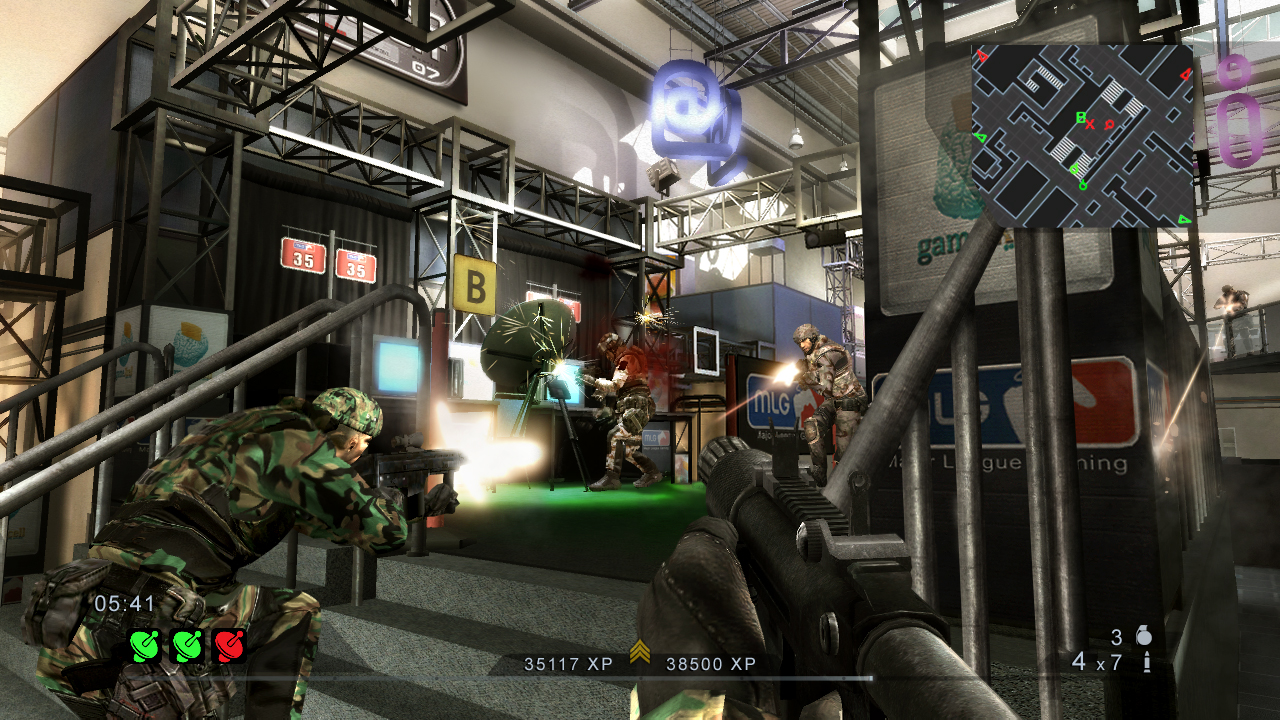Click the red enemy dot on the minimap

[1109, 124]
